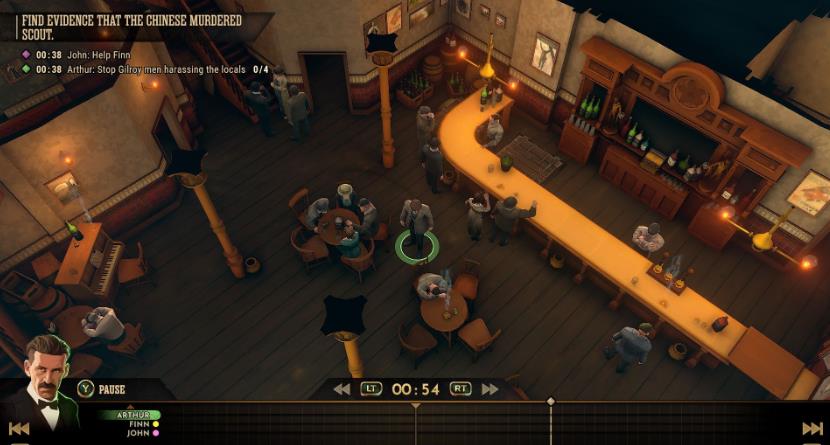Jump to the end of the timeline
Viewport: 830px width, 445px height.
811,428
